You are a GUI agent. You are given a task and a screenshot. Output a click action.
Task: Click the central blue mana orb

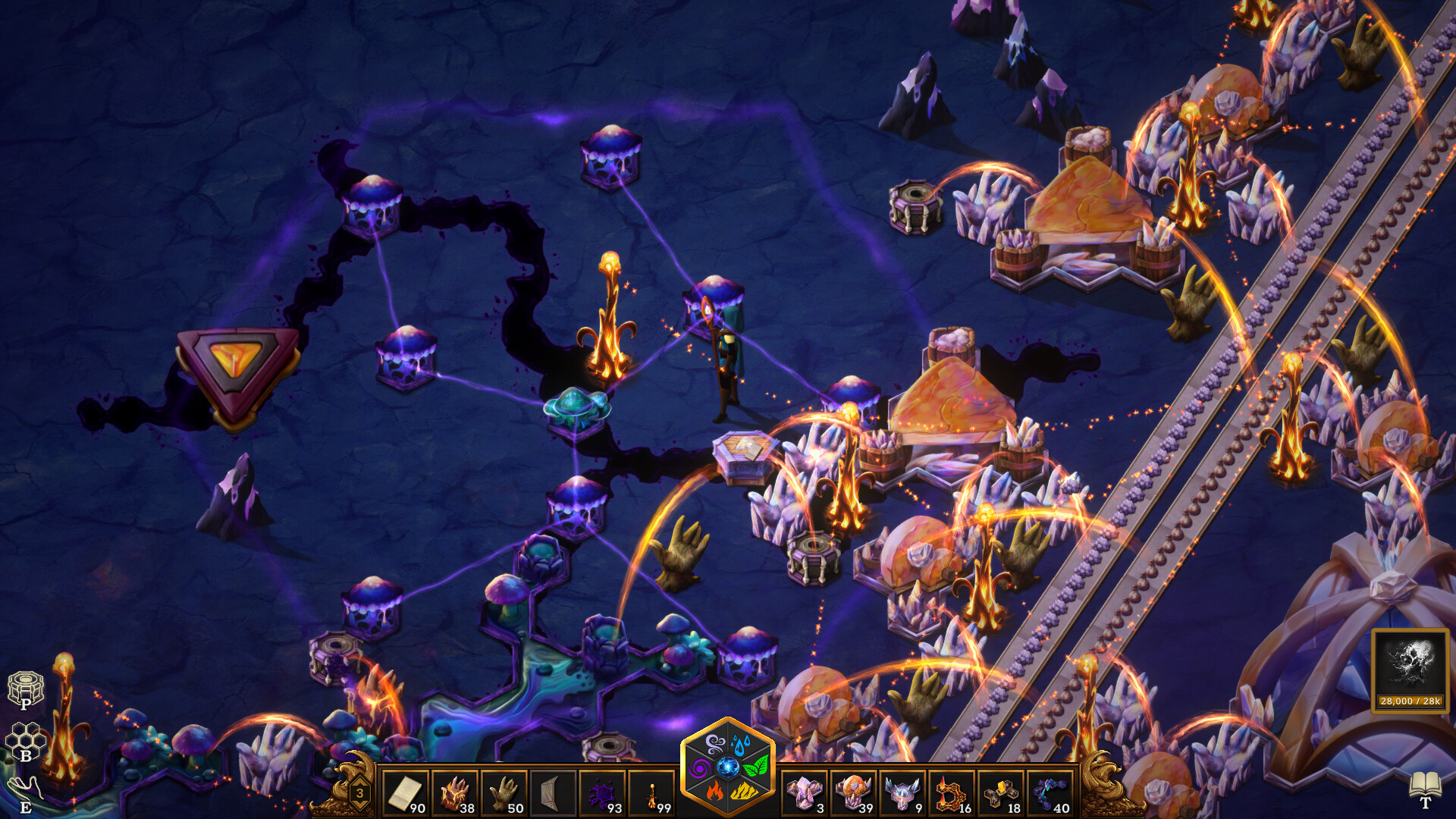[729, 767]
